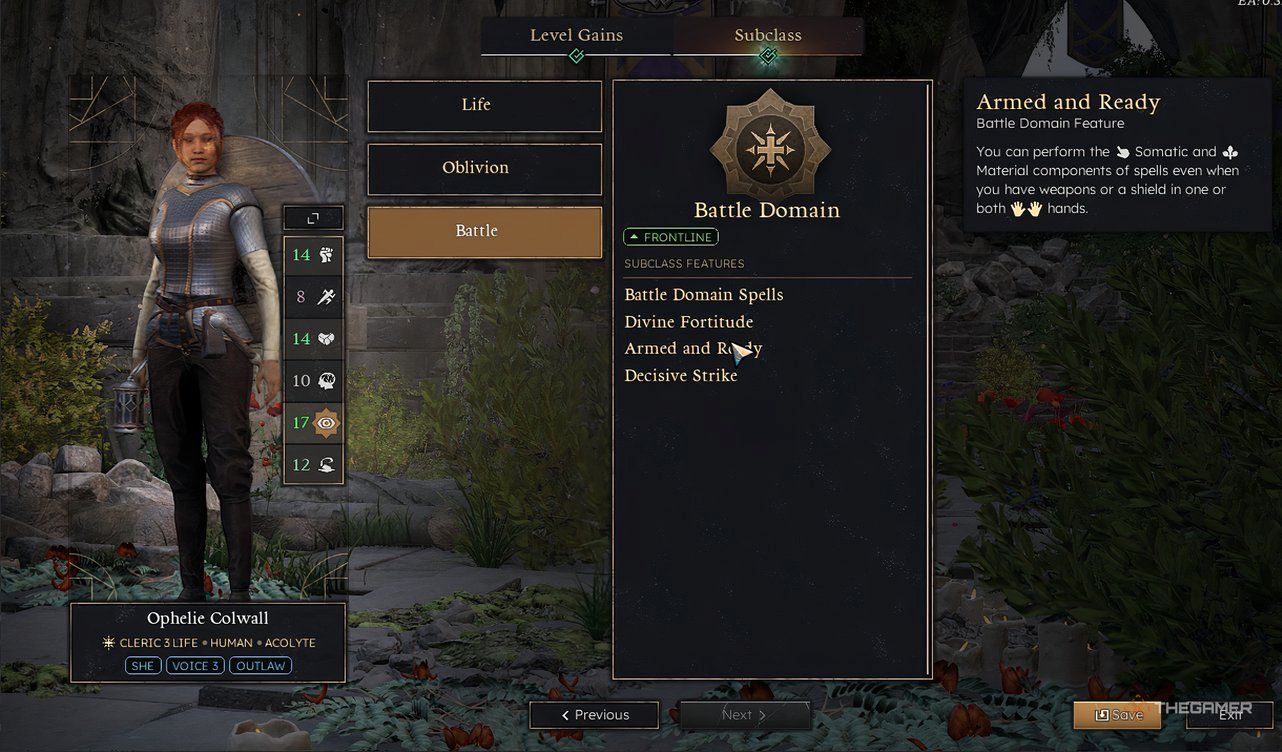Click the Intelligence score of 10
Screen dimensions: 1282x752
(313, 381)
